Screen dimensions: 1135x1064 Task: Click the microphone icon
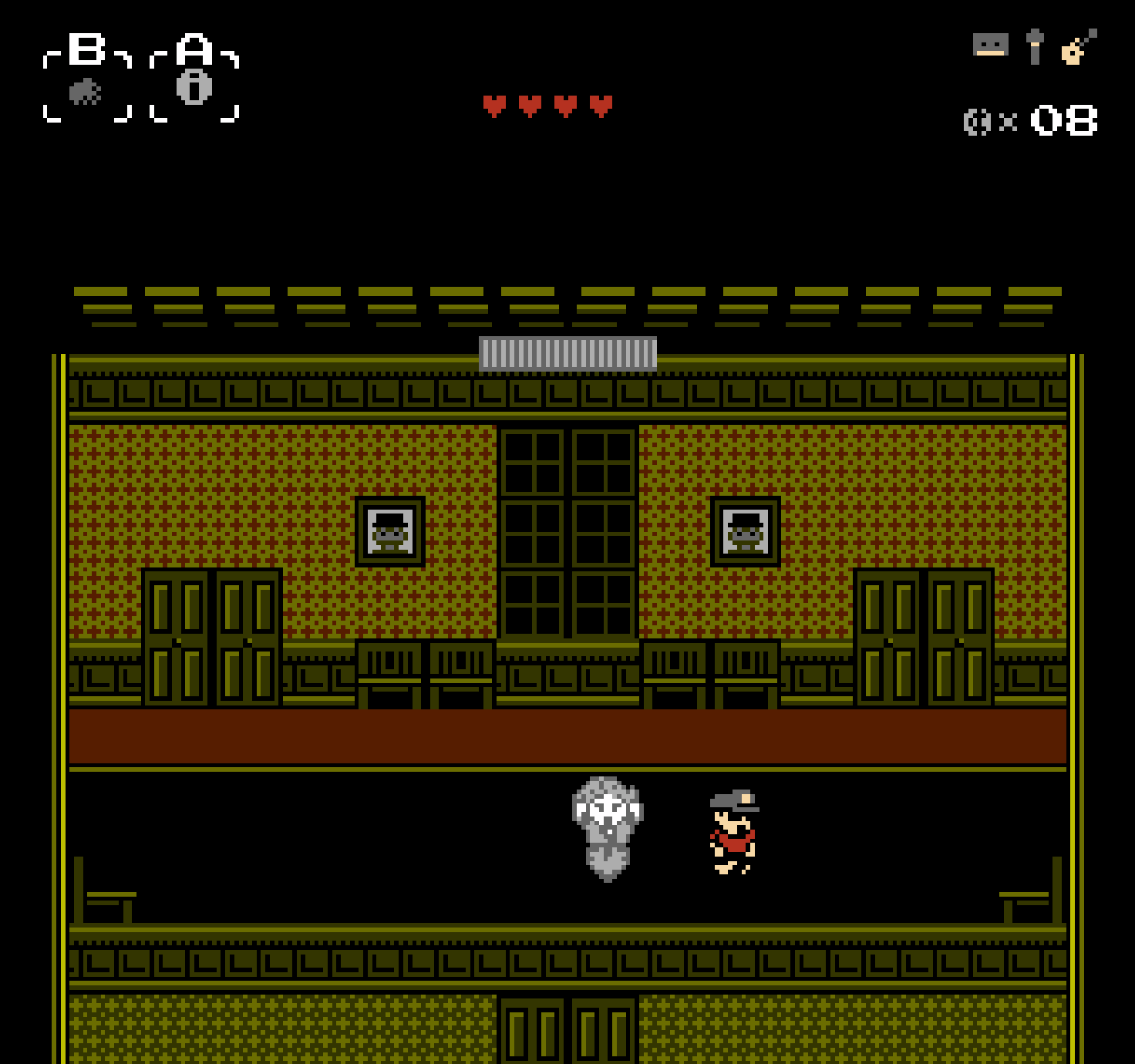(1035, 46)
